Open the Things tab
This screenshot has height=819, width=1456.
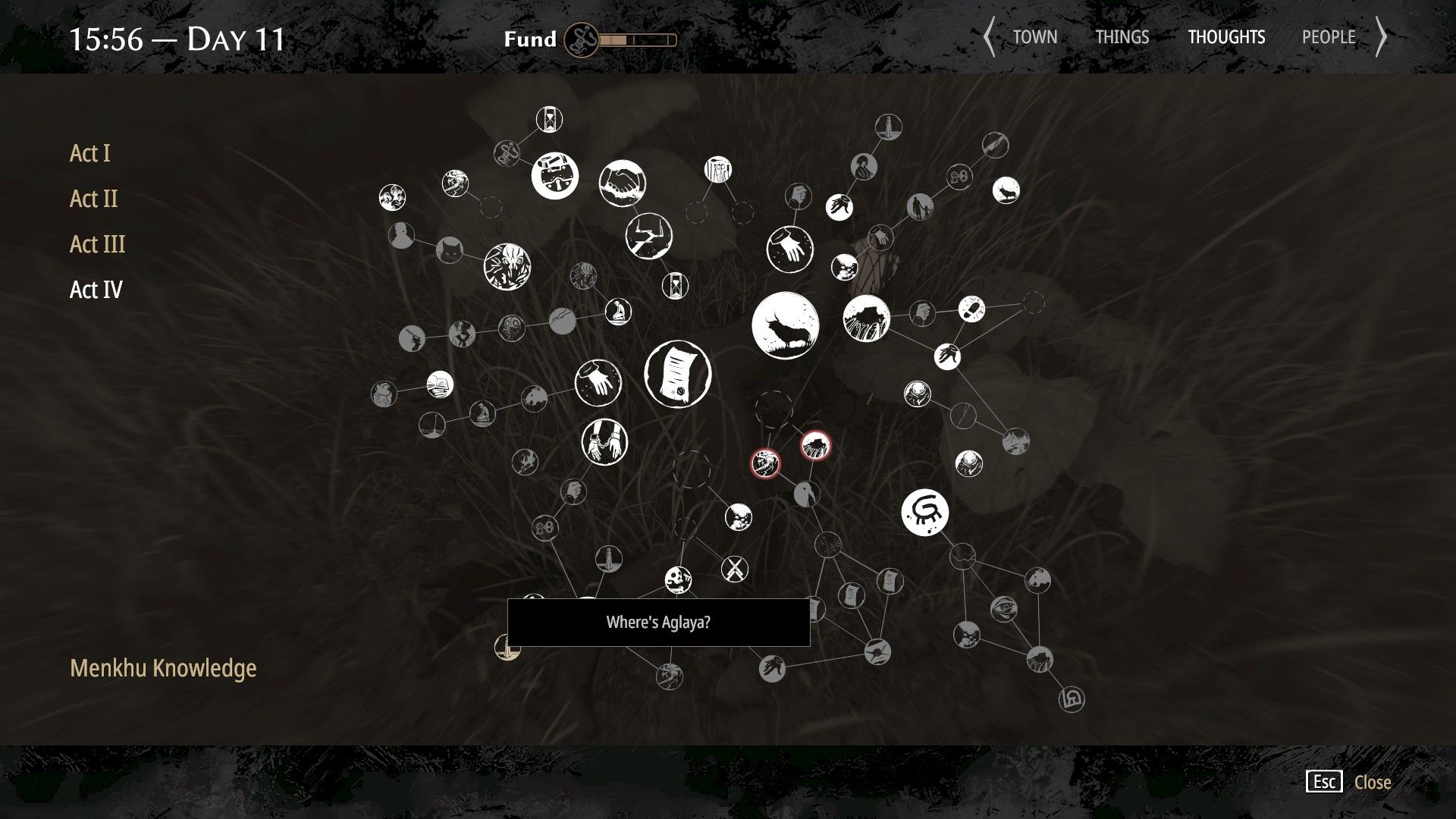pos(1122,37)
